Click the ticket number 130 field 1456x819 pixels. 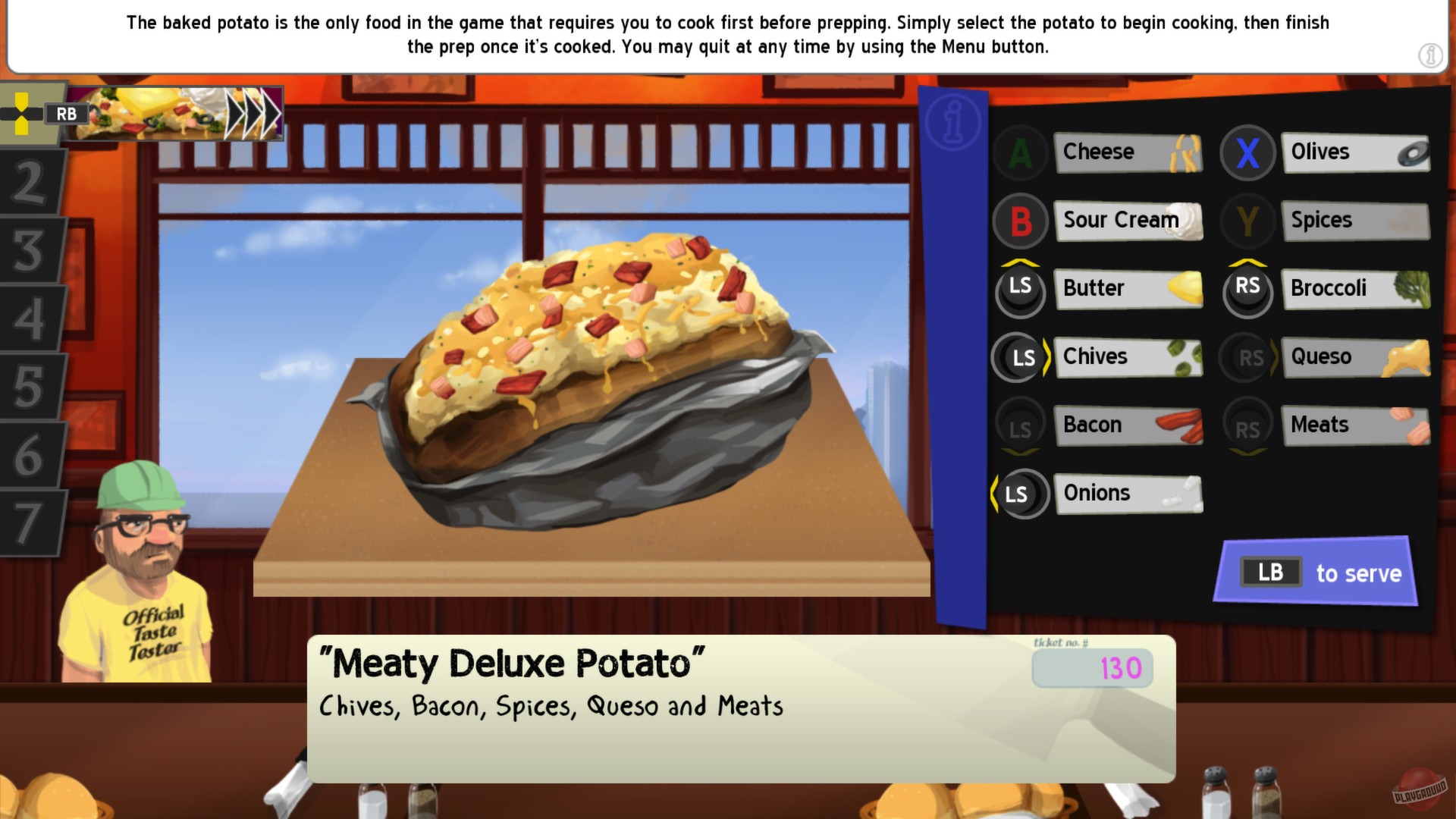tap(1092, 667)
